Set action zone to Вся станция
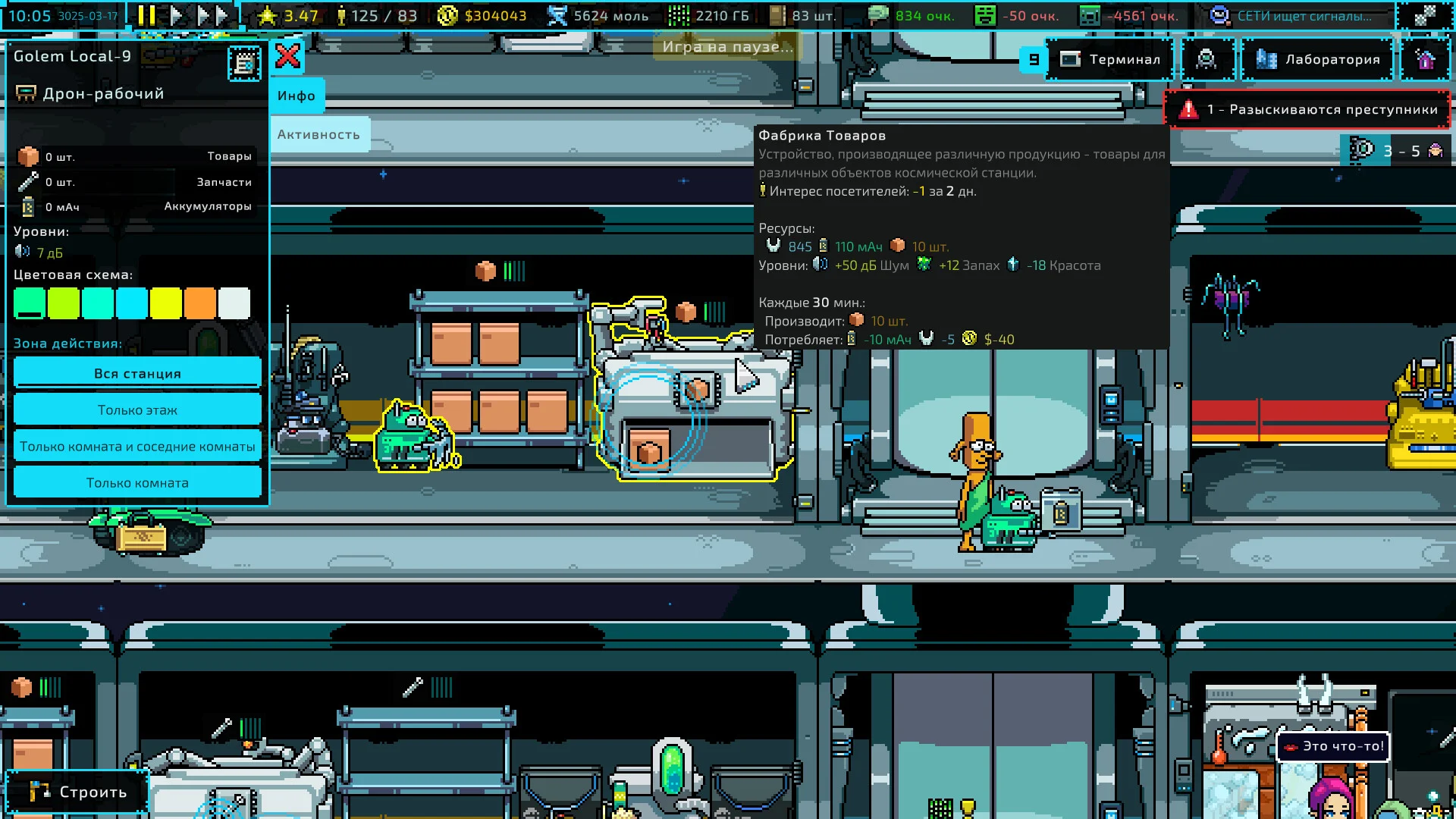This screenshot has width=1456, height=819. (x=137, y=373)
